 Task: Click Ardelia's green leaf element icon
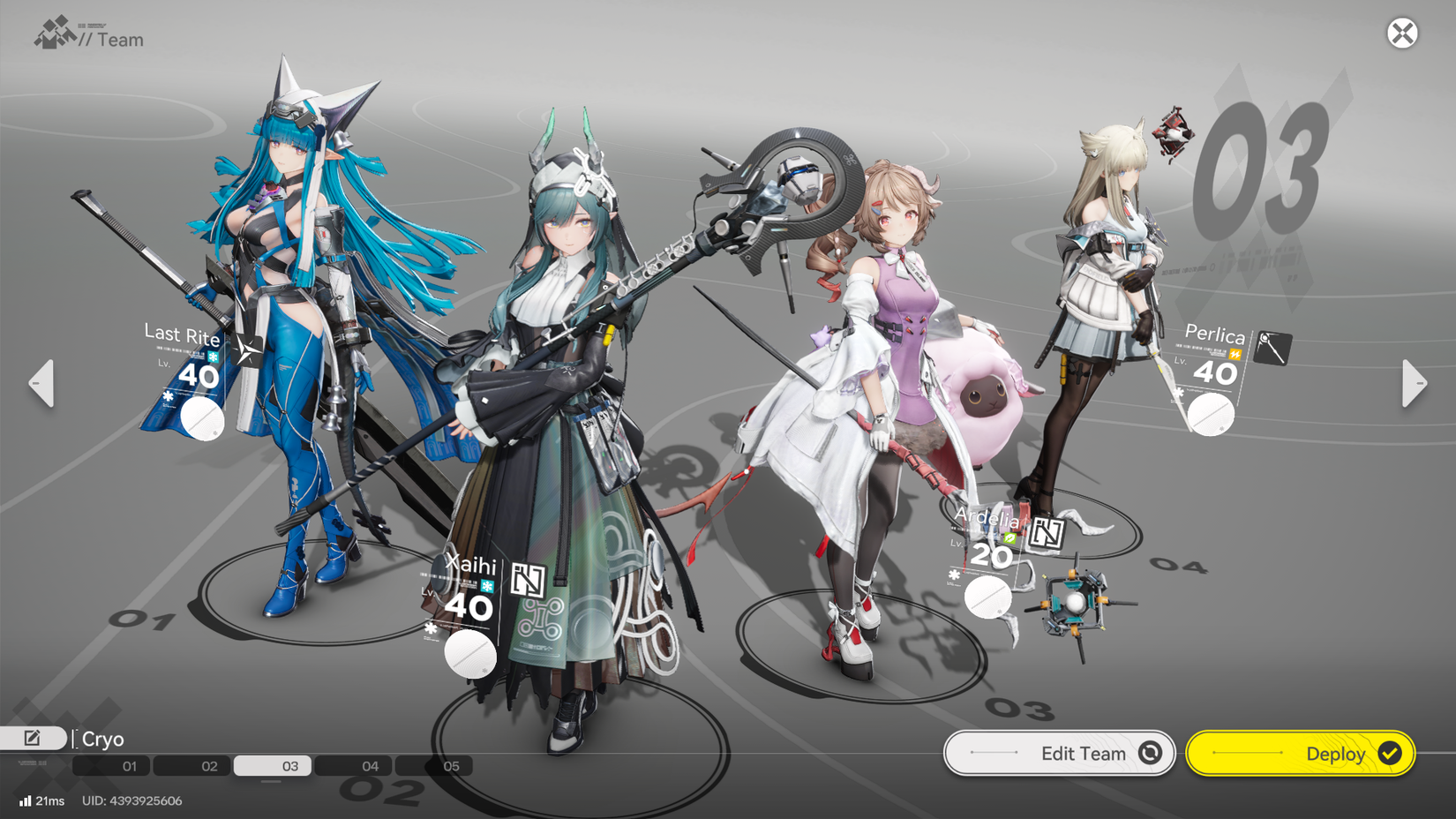click(x=1009, y=535)
